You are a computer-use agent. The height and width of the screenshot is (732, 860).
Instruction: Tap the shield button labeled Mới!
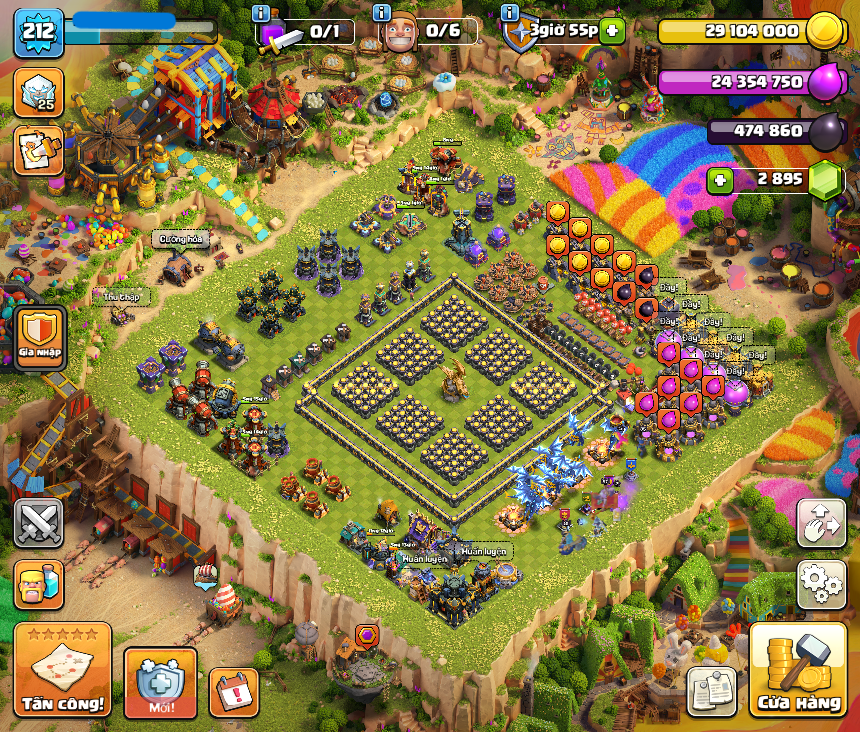pyautogui.click(x=160, y=683)
